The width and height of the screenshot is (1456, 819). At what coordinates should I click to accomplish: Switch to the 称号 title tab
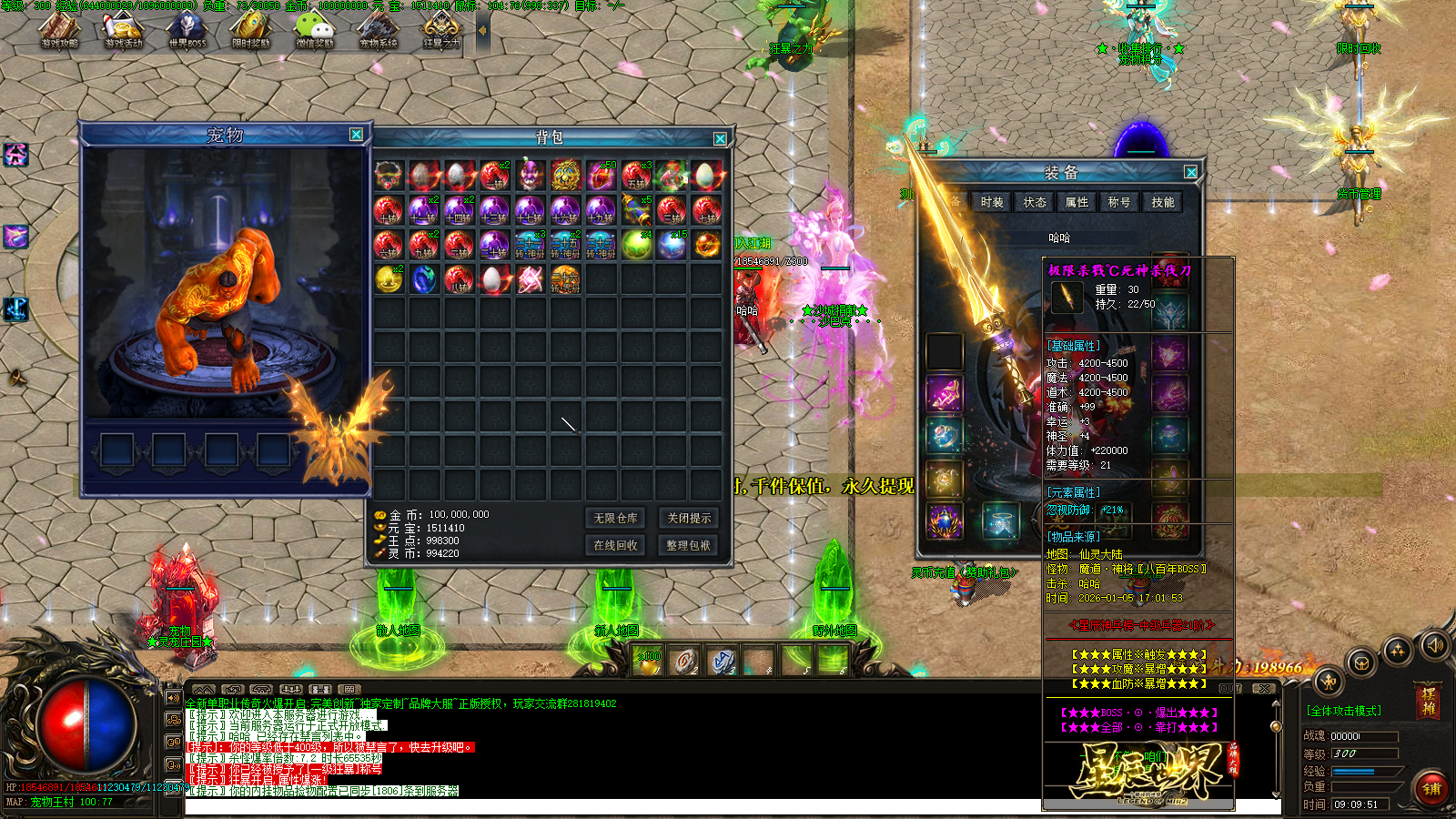pyautogui.click(x=1119, y=202)
